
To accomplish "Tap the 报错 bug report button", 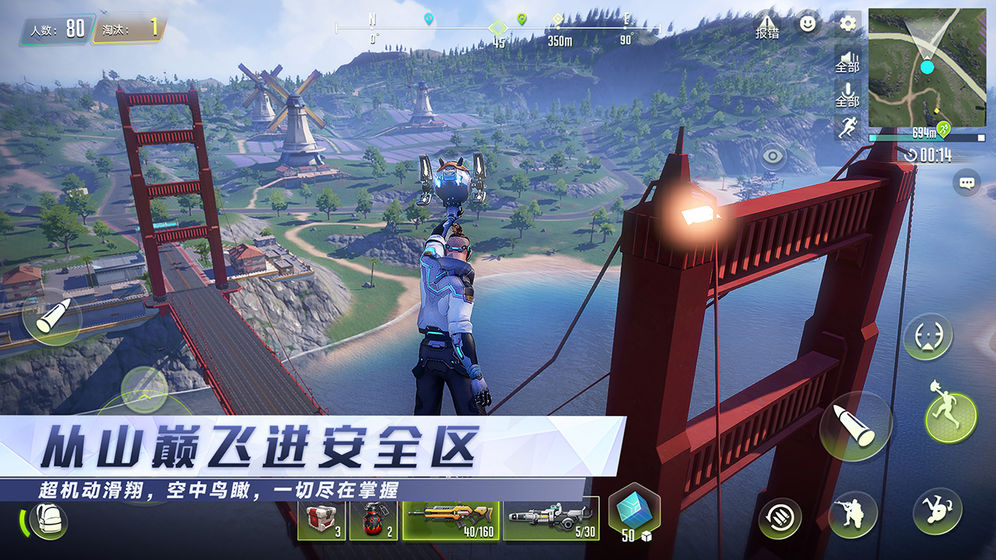I will (x=767, y=25).
